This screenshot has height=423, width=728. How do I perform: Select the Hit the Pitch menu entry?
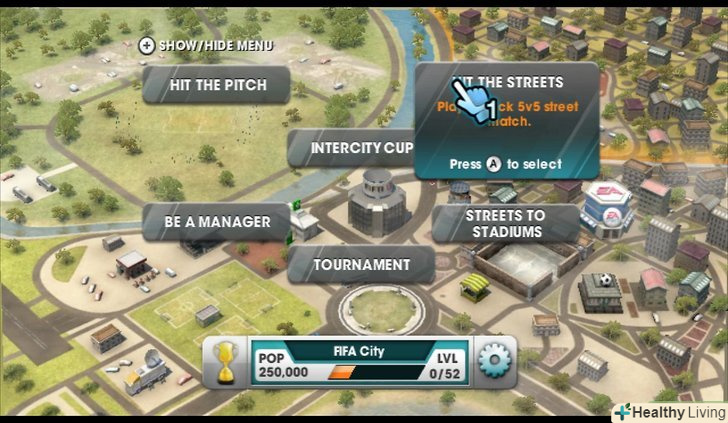(x=216, y=85)
